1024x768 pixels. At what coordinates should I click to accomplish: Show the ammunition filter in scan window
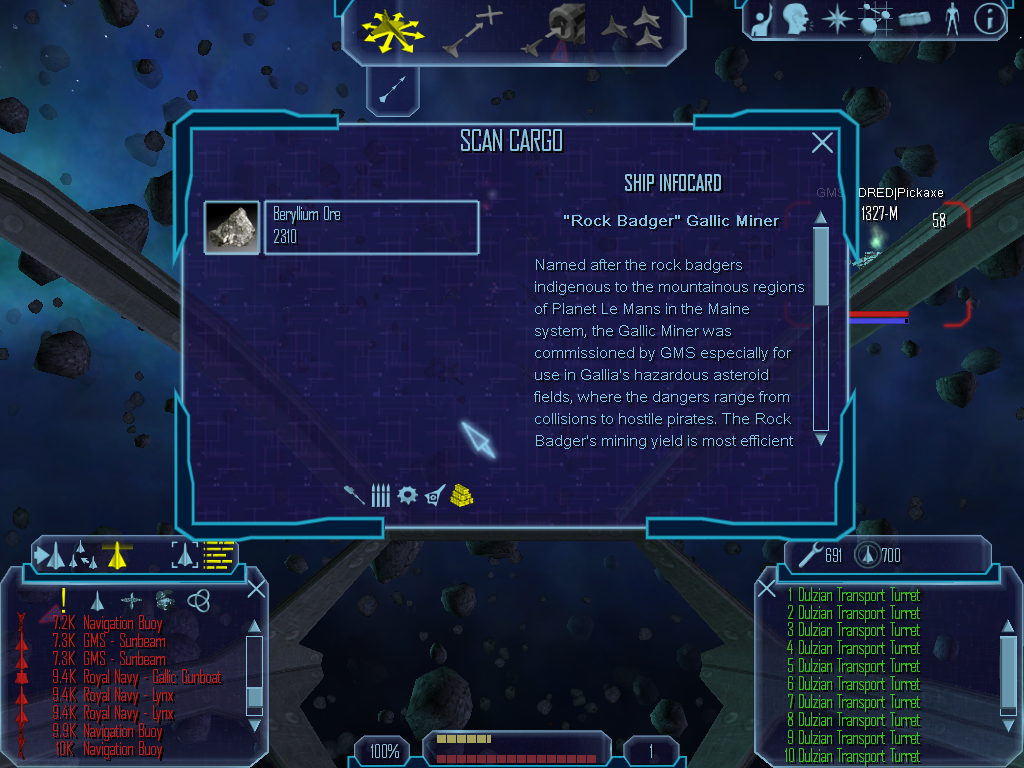click(x=380, y=494)
